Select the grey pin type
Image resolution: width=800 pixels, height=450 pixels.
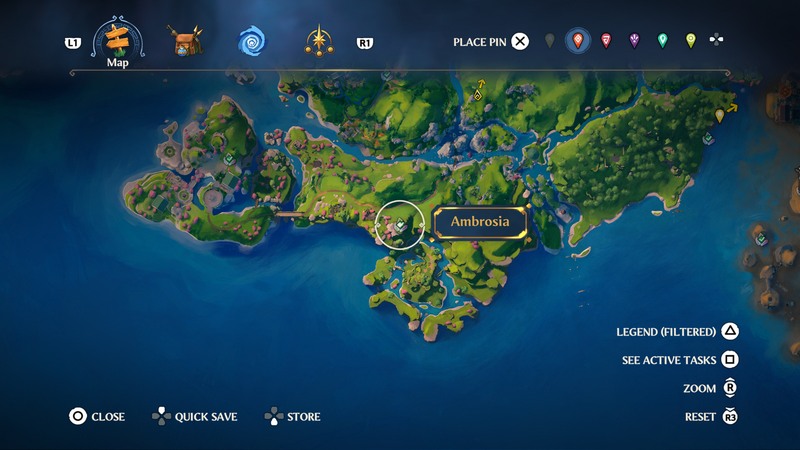[549, 41]
